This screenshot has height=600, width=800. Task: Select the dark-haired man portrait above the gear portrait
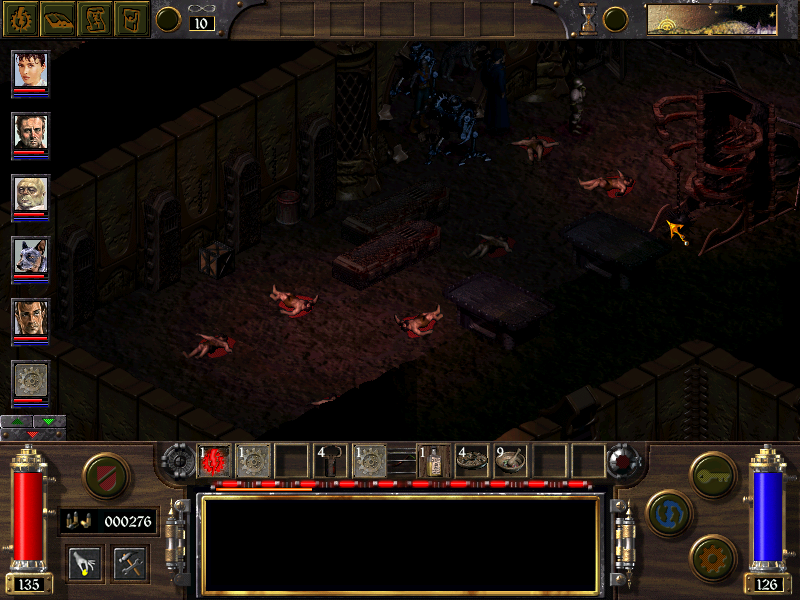pyautogui.click(x=30, y=318)
